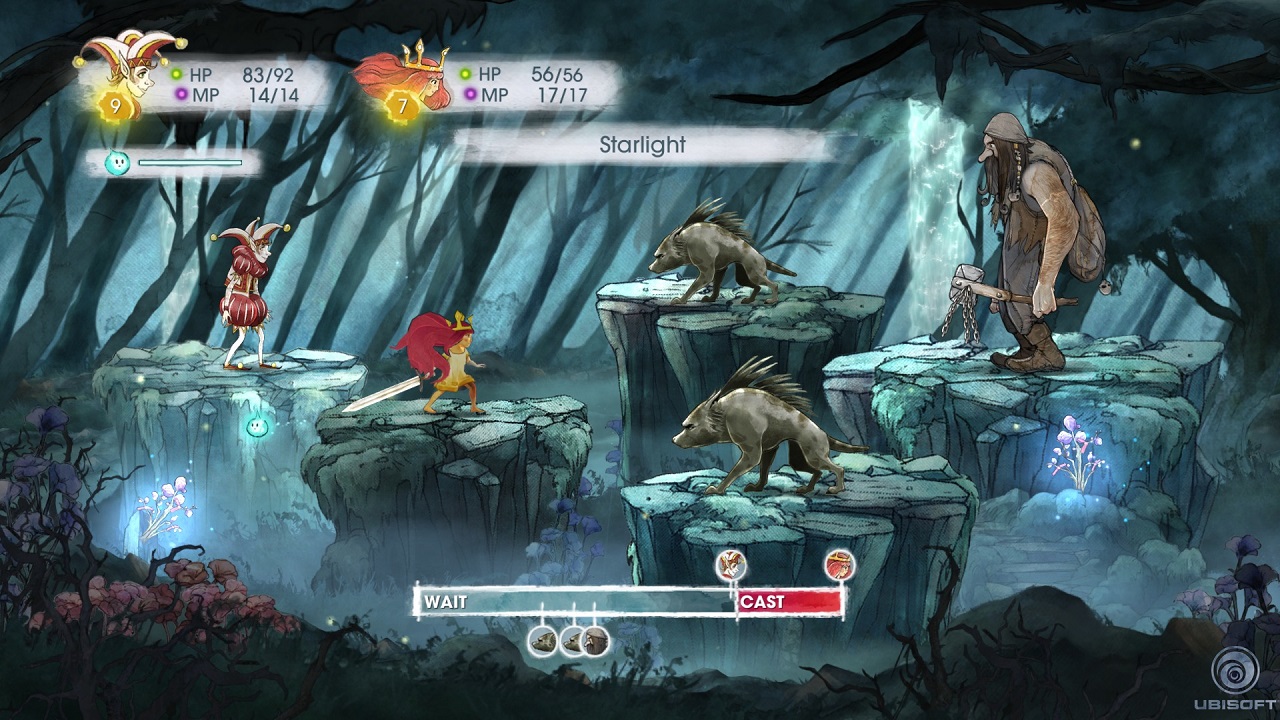Click the red CAST section of the timeline
The height and width of the screenshot is (720, 1280).
click(789, 601)
